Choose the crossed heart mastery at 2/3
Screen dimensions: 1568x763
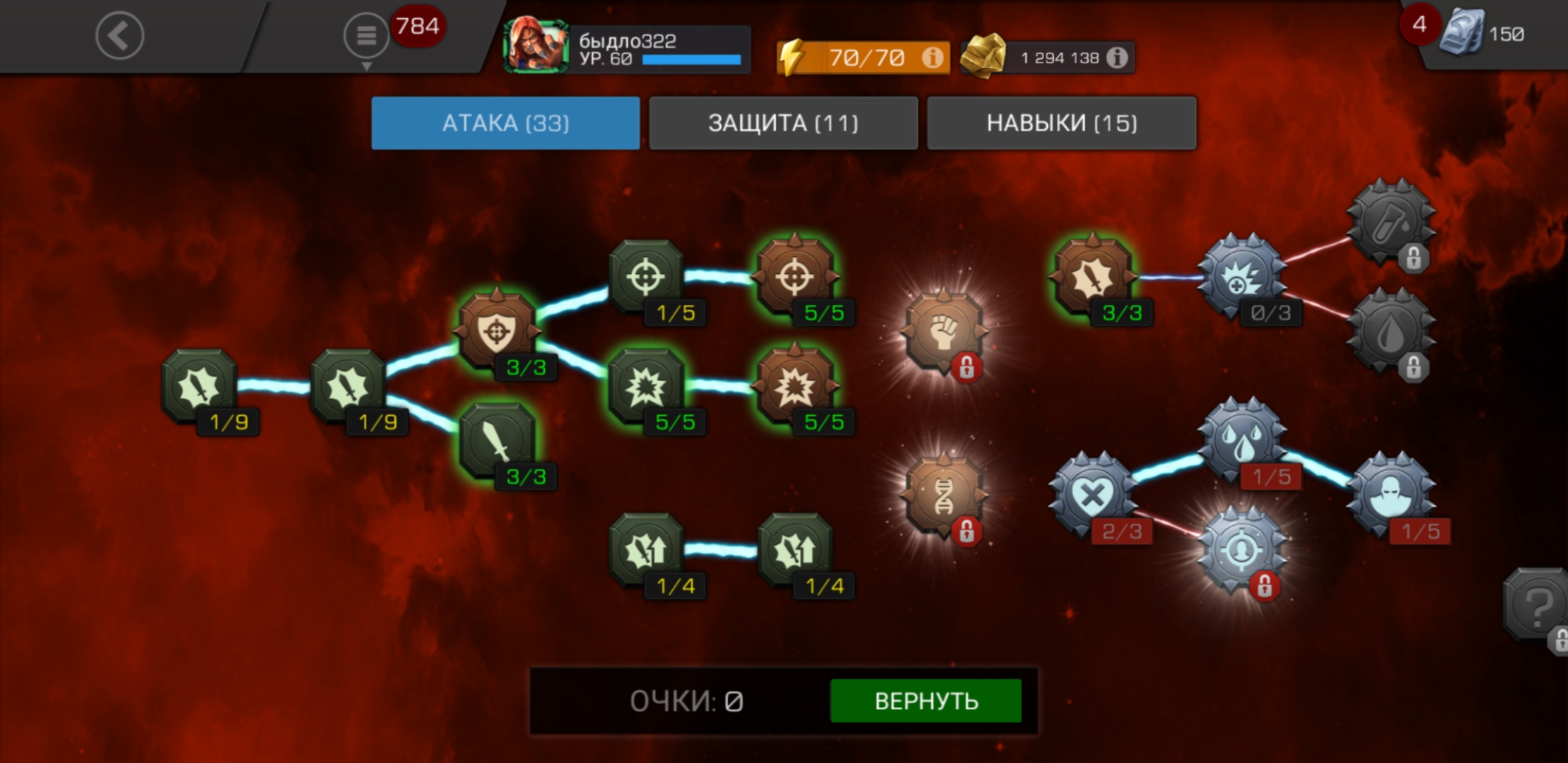pos(1092,495)
